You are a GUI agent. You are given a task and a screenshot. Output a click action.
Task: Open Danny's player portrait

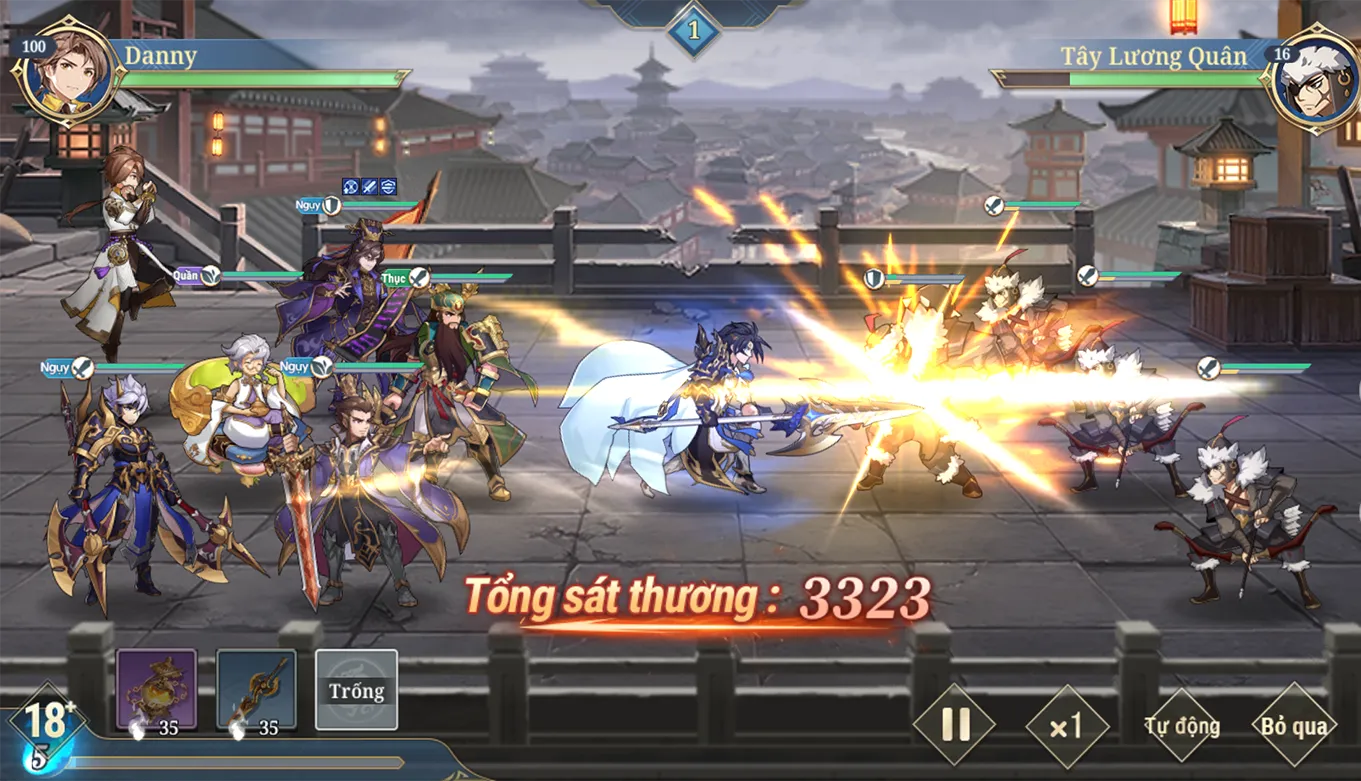click(x=68, y=77)
